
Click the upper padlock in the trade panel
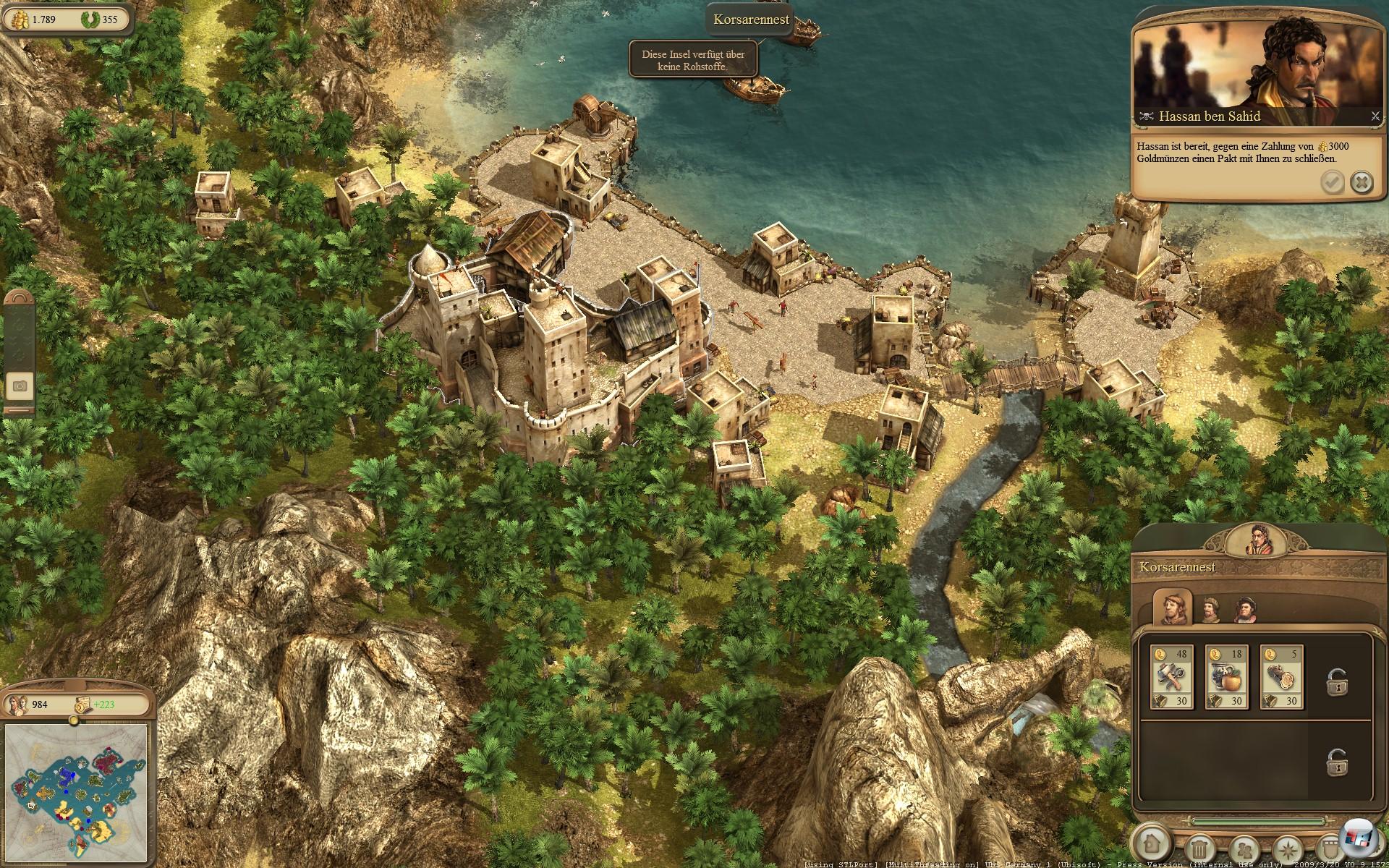pos(1335,682)
